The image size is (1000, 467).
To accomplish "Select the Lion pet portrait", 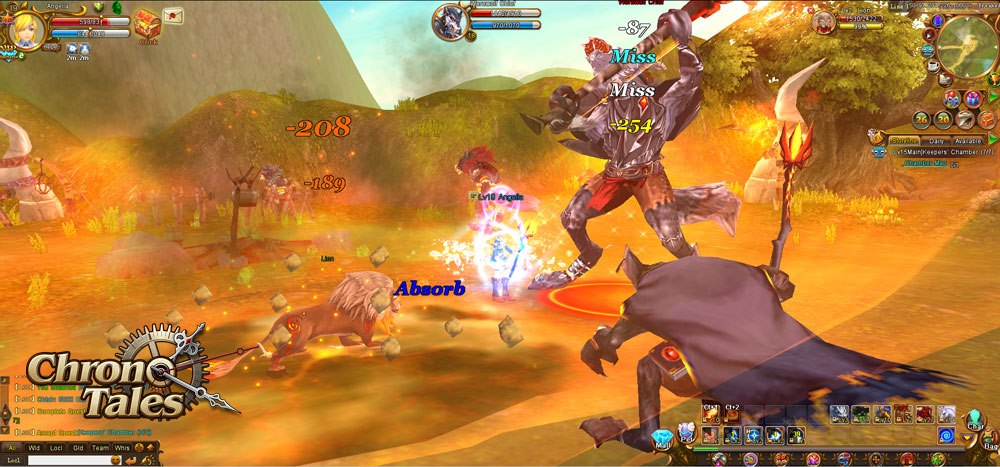I will point(825,21).
